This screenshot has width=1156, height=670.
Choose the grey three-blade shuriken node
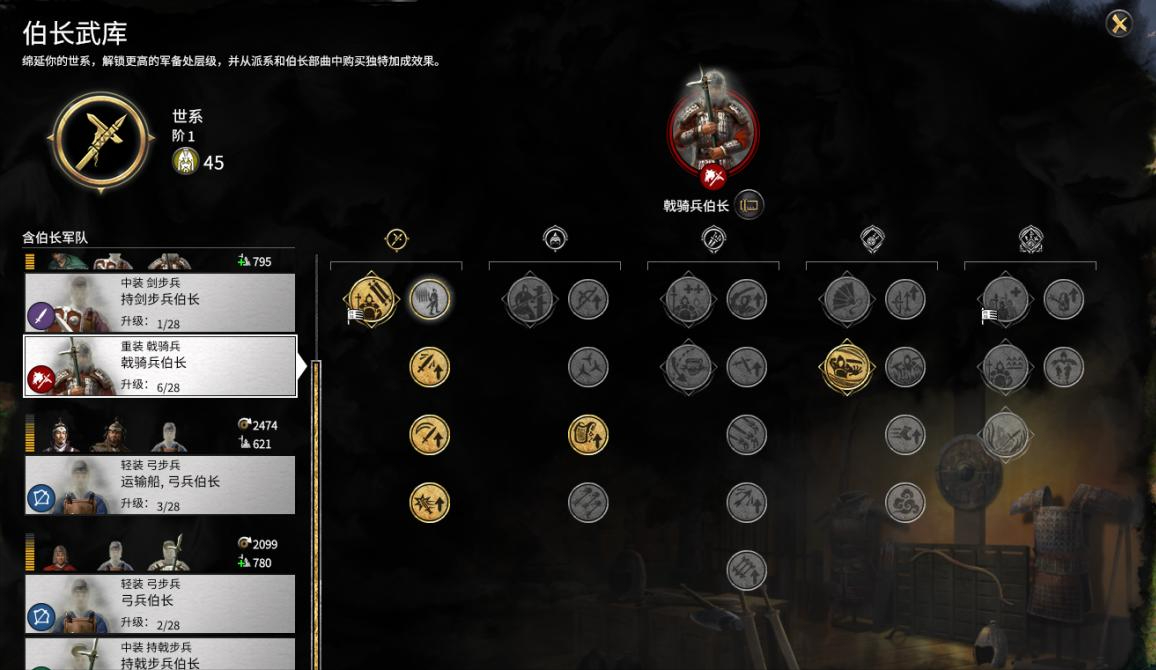coord(588,367)
